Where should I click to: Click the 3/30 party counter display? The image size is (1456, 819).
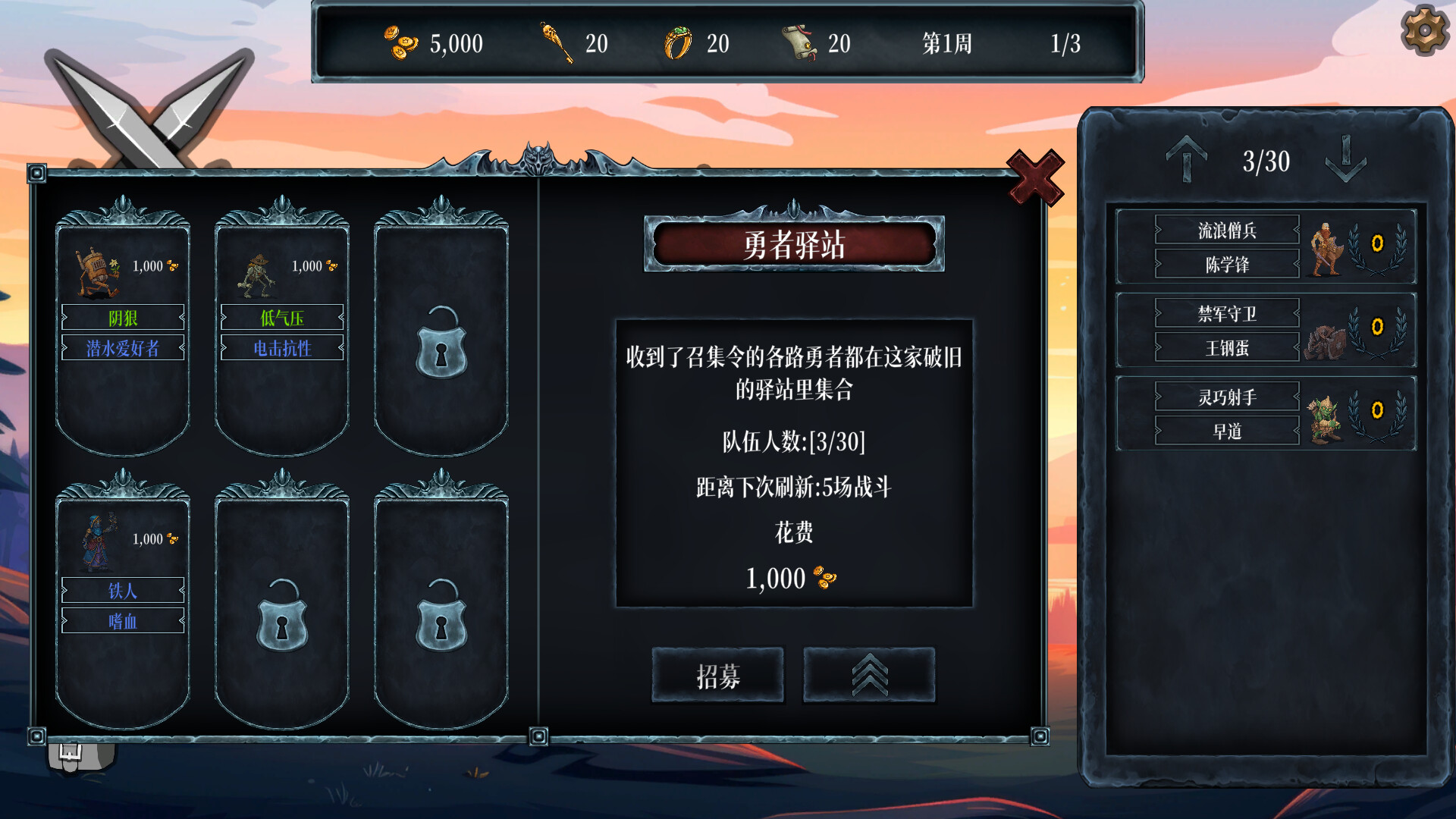(x=1265, y=159)
